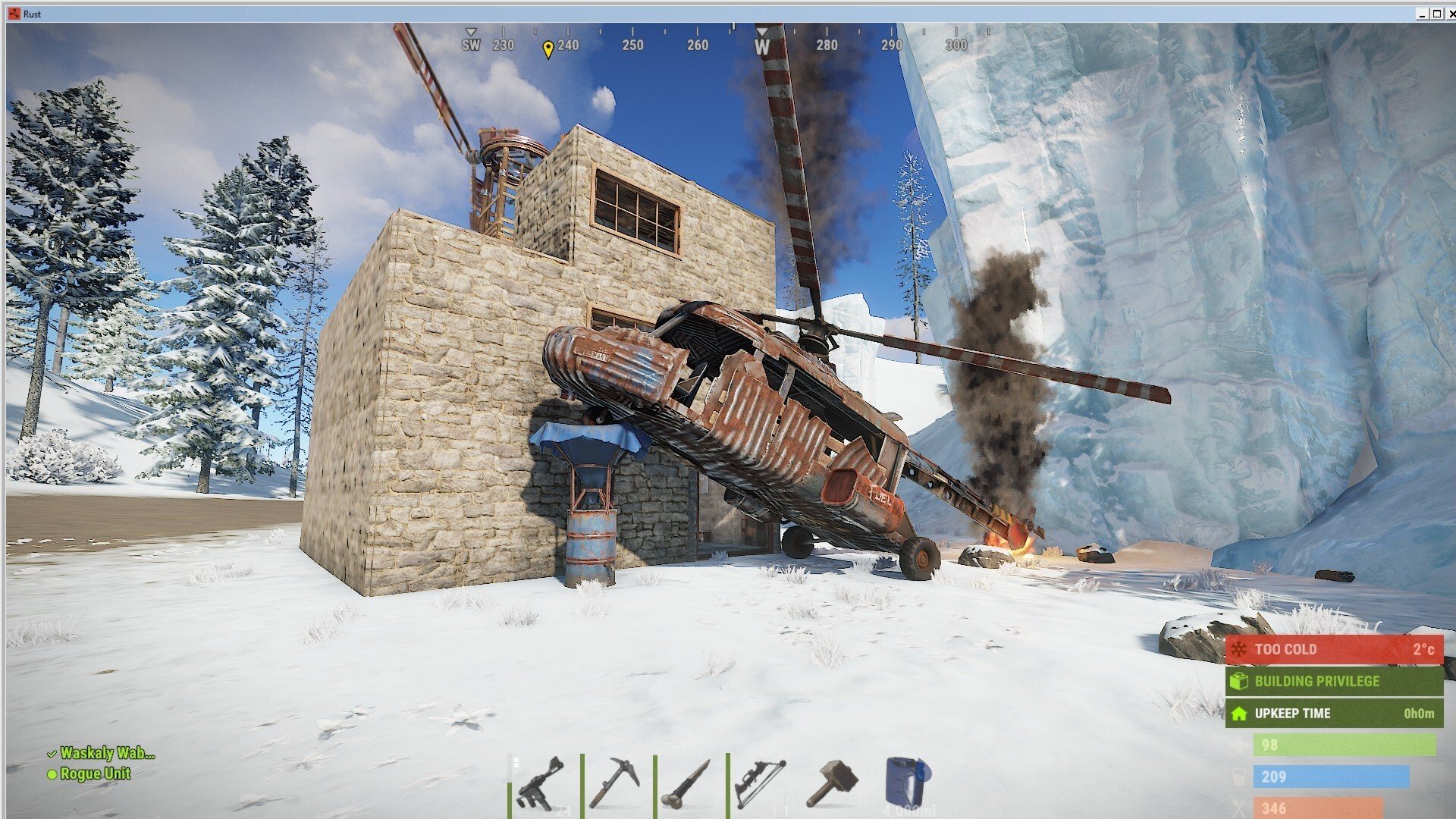Click the status dot beside Rogue Unit

tap(52, 773)
